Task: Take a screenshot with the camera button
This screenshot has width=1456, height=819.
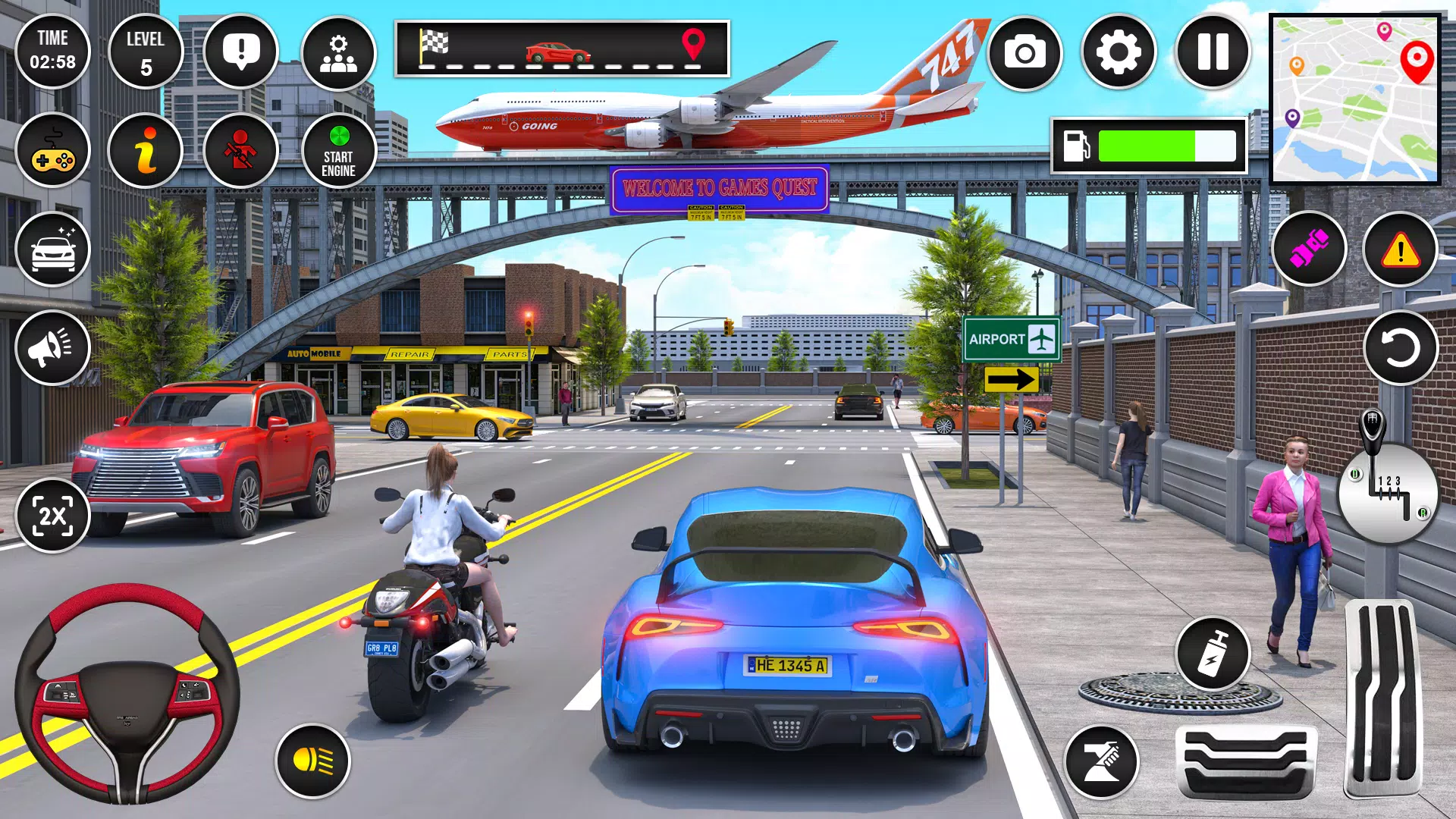Action: click(1025, 52)
